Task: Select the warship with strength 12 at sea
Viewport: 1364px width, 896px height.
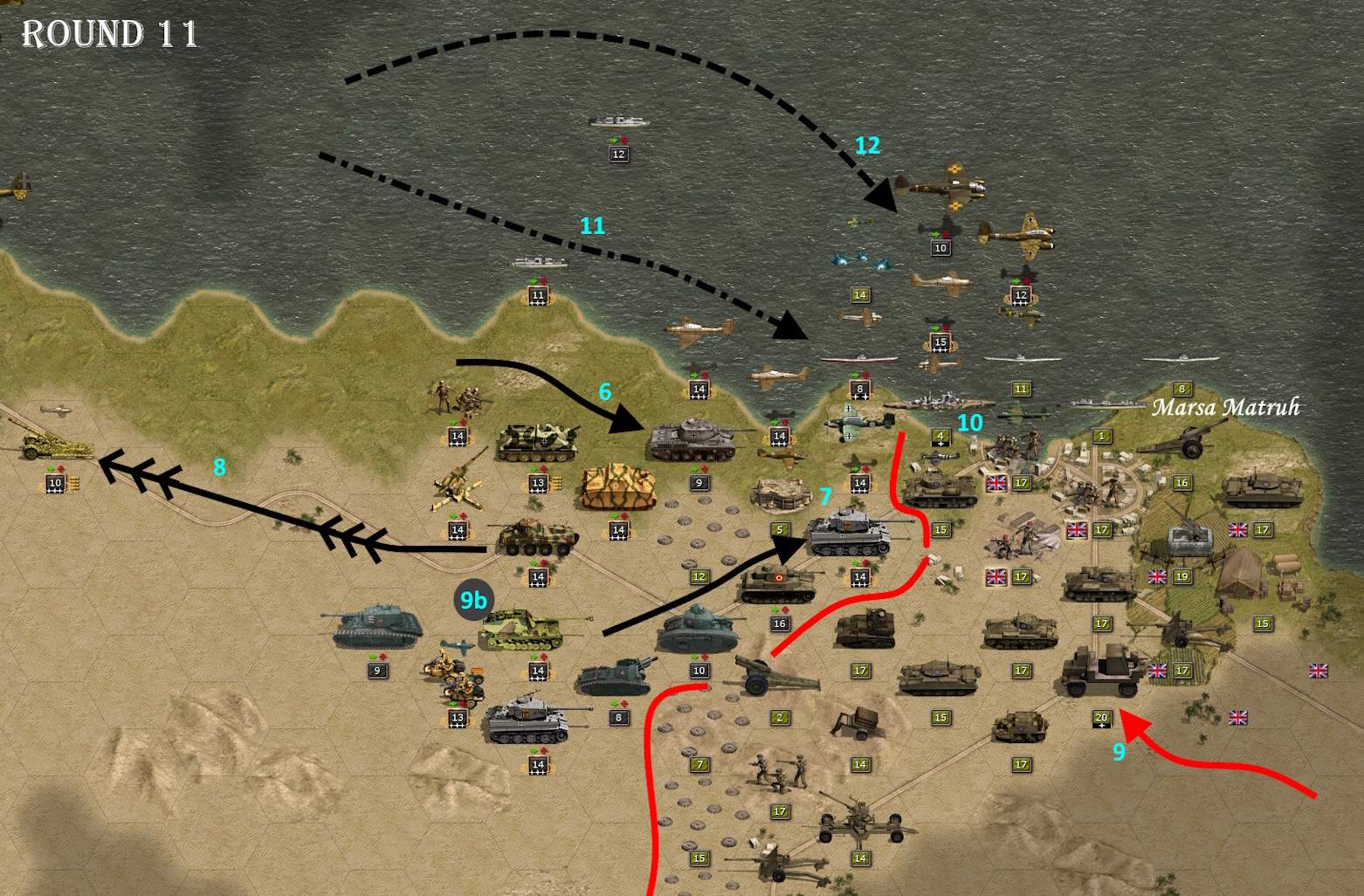Action: [618, 122]
